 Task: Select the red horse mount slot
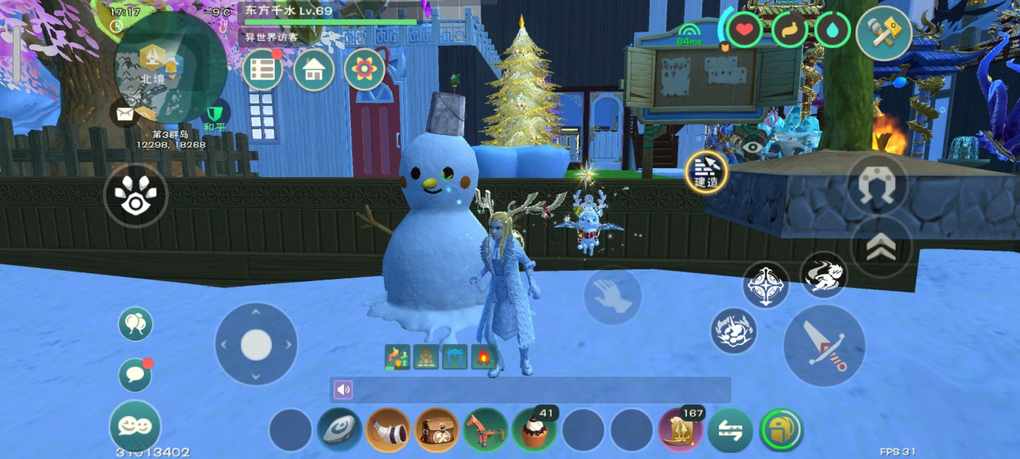[x=485, y=430]
